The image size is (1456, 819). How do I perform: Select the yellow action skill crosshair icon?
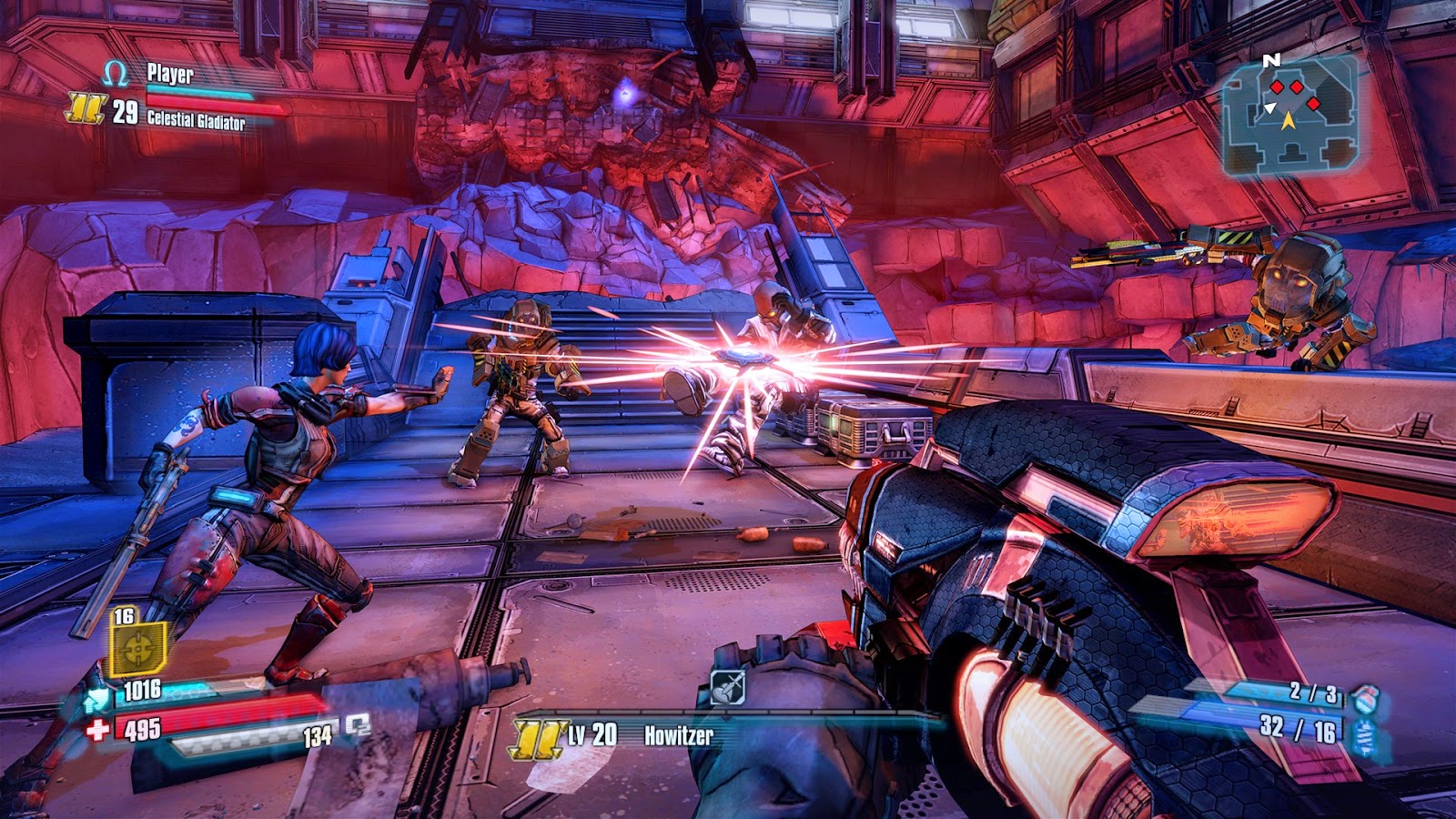tap(137, 650)
